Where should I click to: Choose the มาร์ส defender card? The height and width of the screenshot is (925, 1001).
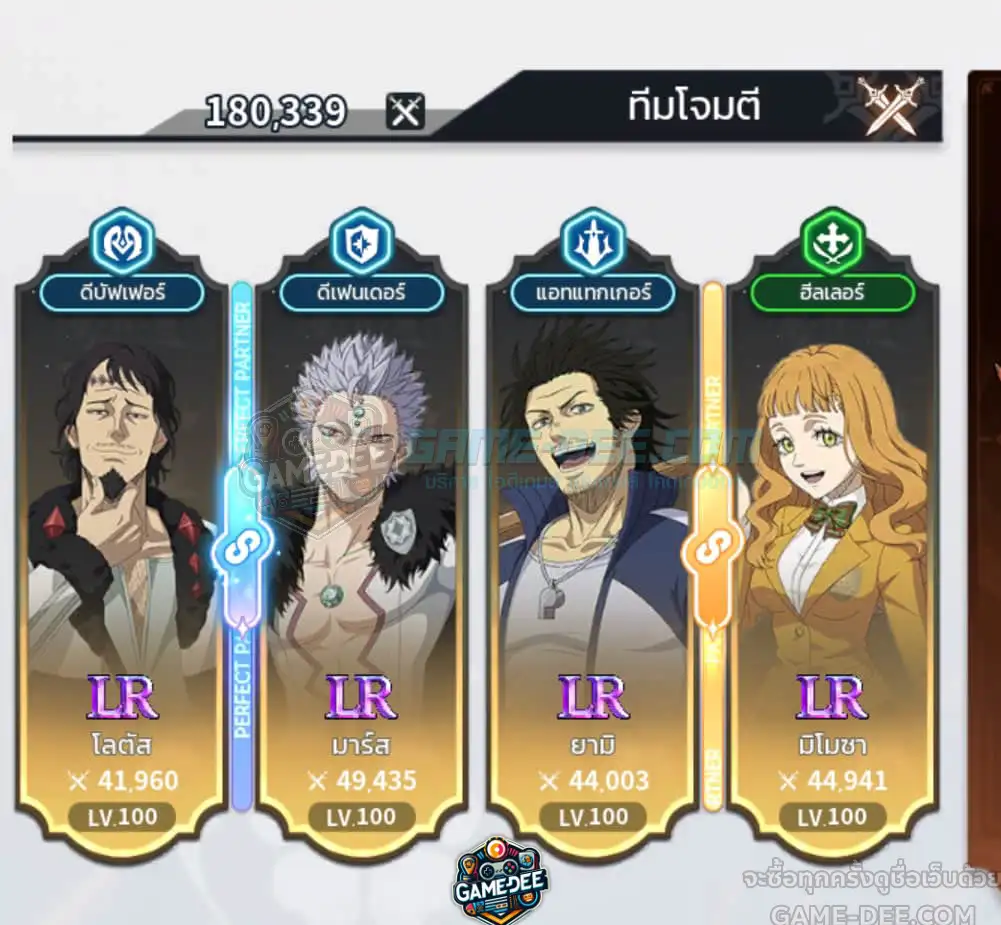(361, 540)
